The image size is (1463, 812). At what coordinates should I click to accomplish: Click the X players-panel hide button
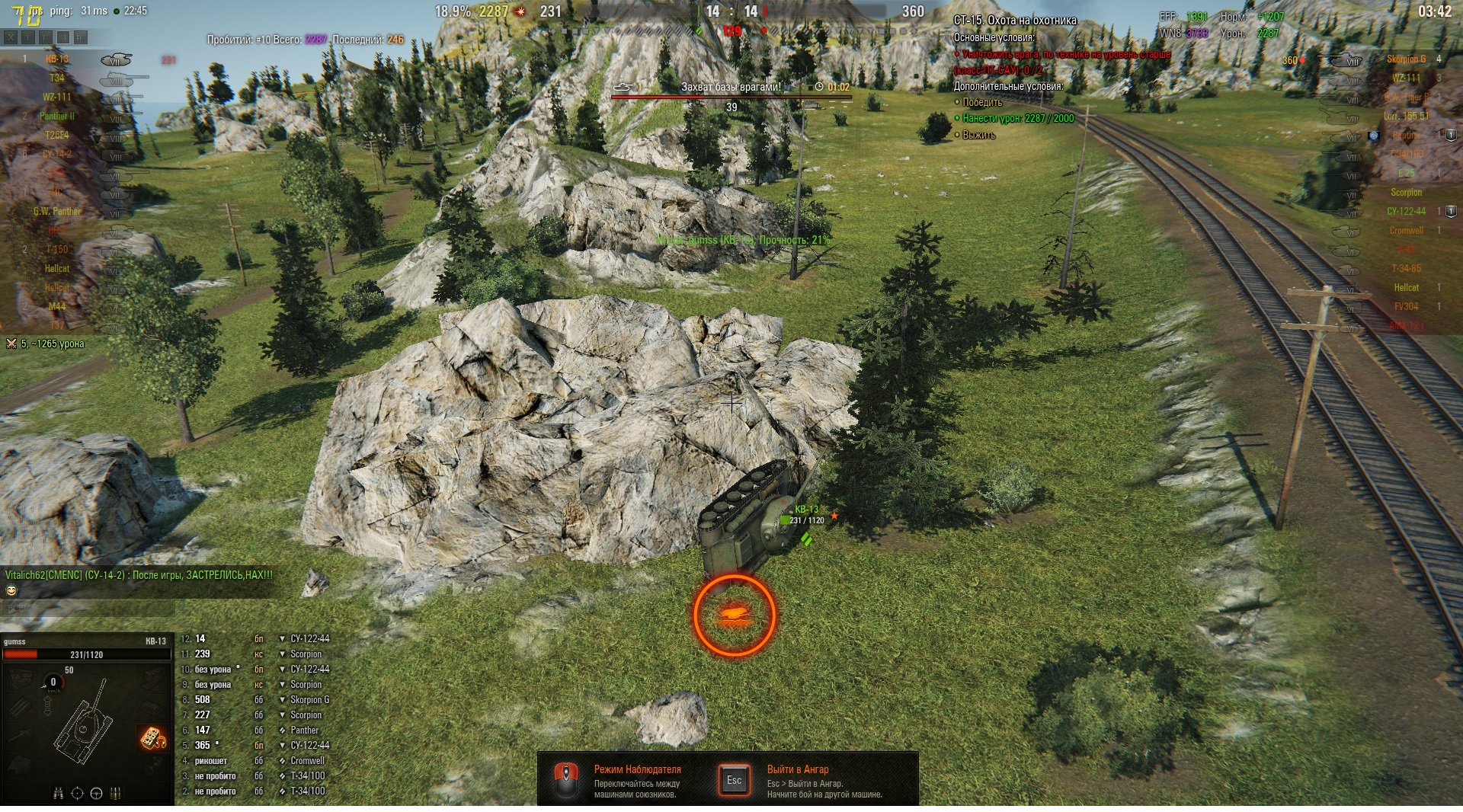click(x=11, y=37)
